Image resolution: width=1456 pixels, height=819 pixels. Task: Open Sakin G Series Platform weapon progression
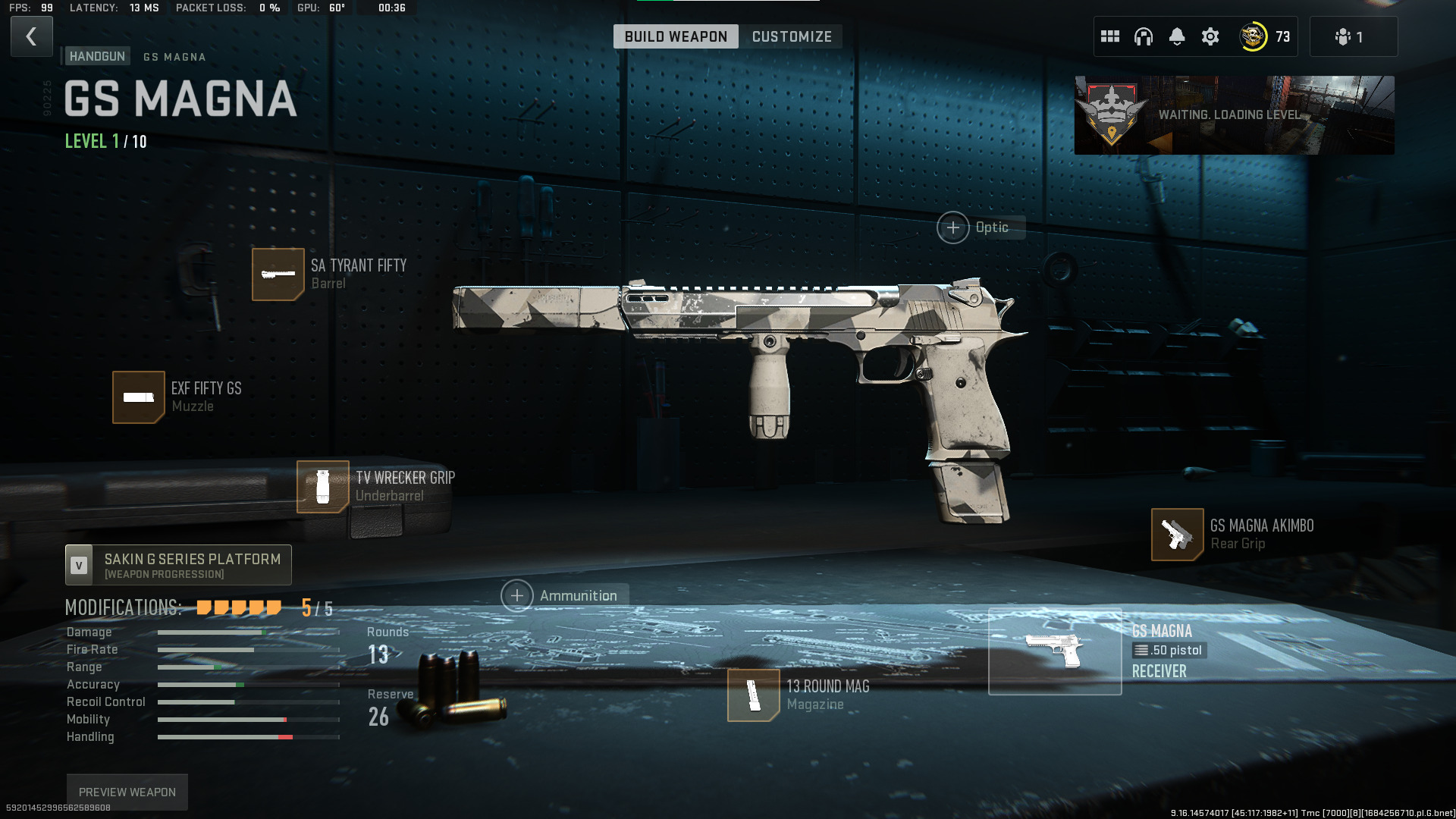178,565
